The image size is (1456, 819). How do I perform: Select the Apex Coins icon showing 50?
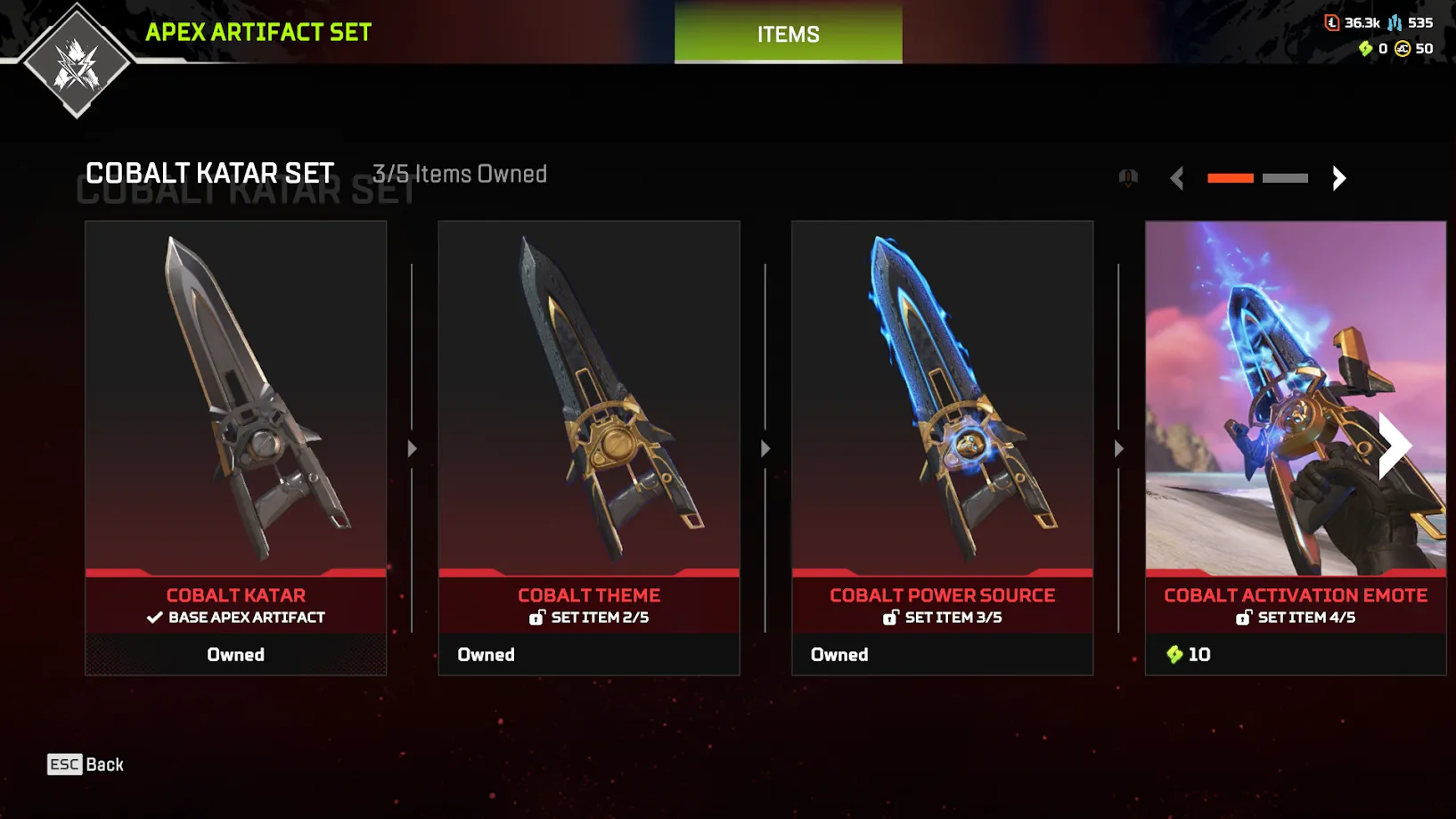pos(1398,49)
